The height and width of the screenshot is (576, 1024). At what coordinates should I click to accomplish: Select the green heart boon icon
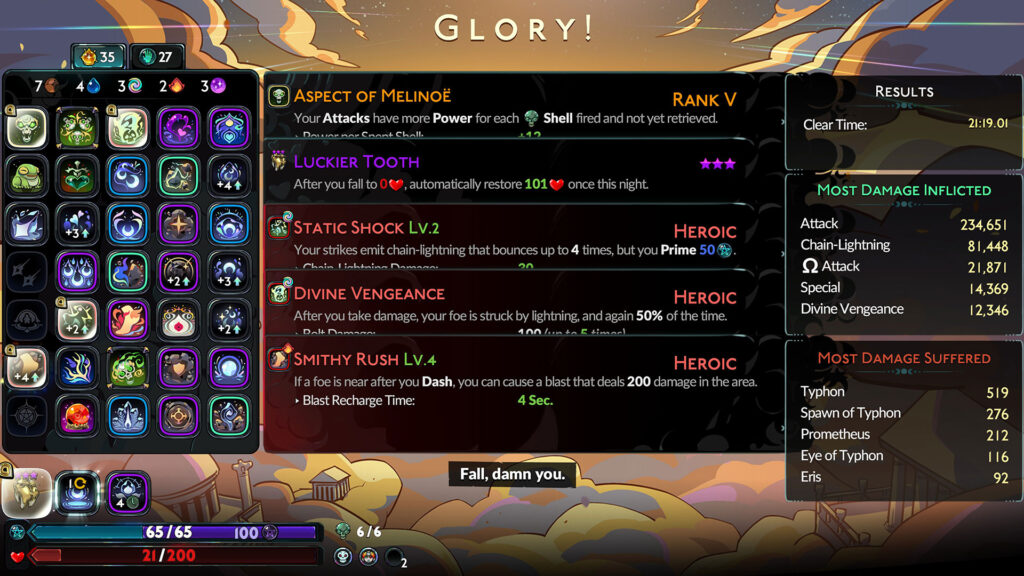point(77,176)
